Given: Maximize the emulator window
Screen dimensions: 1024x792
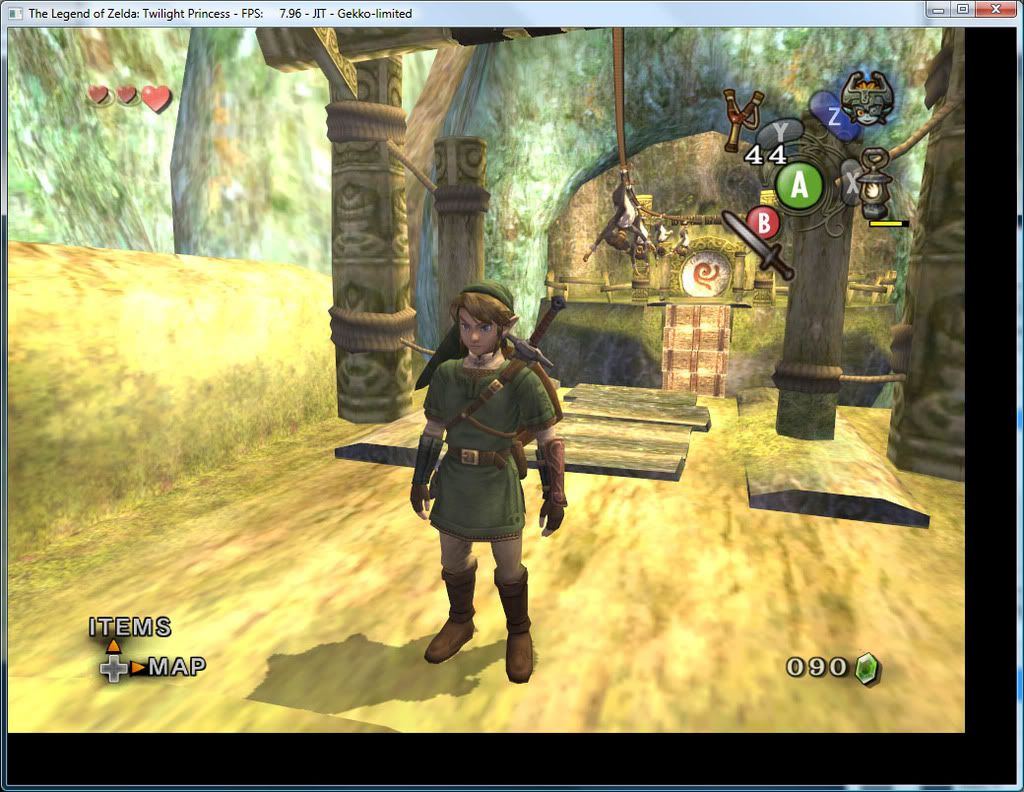Looking at the screenshot, I should [962, 10].
